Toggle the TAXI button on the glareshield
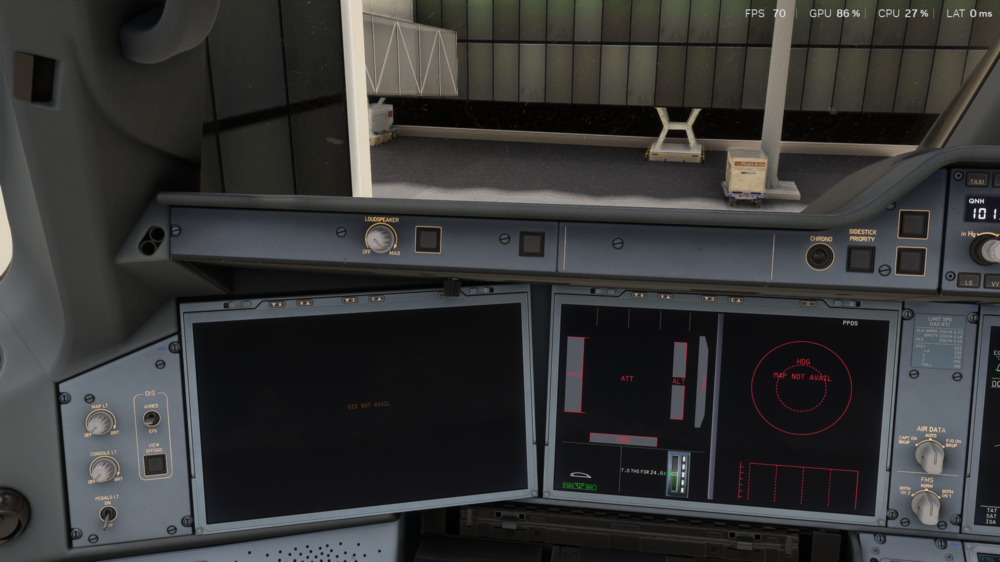 click(x=976, y=181)
